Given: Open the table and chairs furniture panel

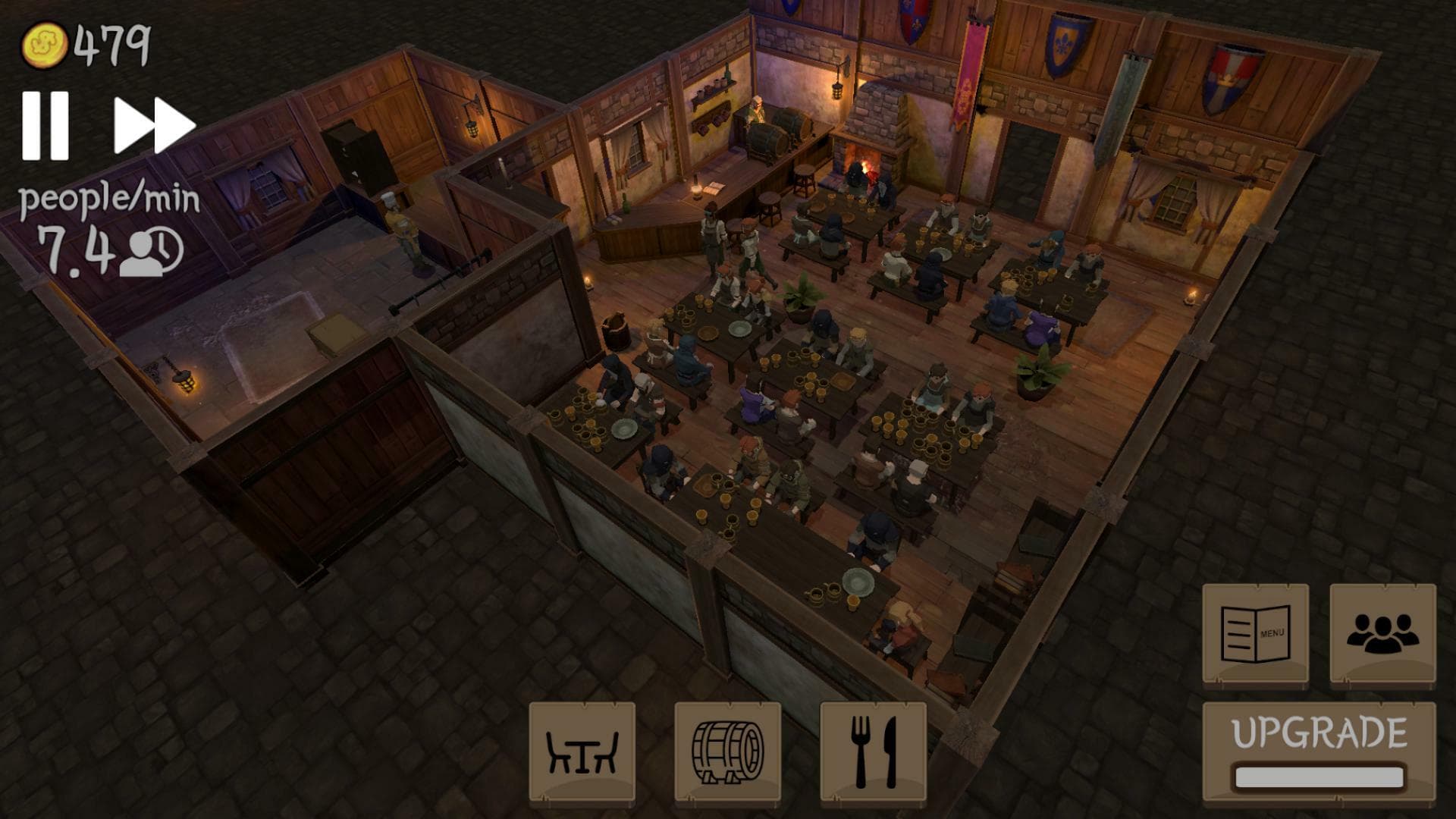Looking at the screenshot, I should (582, 752).
